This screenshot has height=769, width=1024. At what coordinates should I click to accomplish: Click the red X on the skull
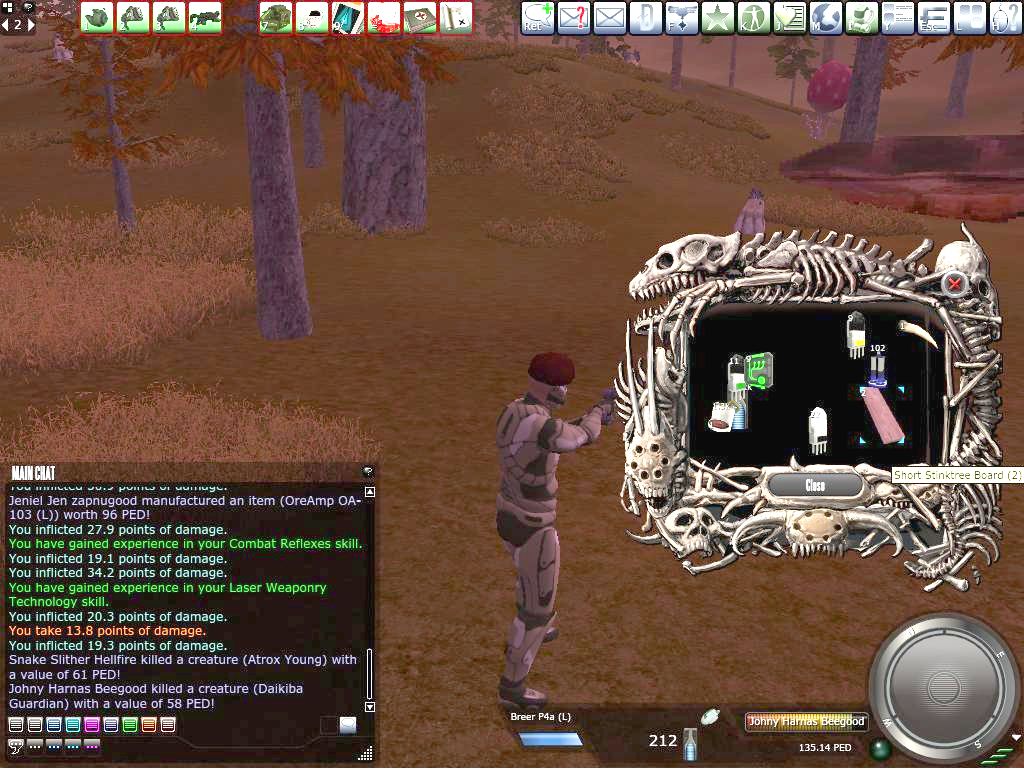(x=955, y=284)
